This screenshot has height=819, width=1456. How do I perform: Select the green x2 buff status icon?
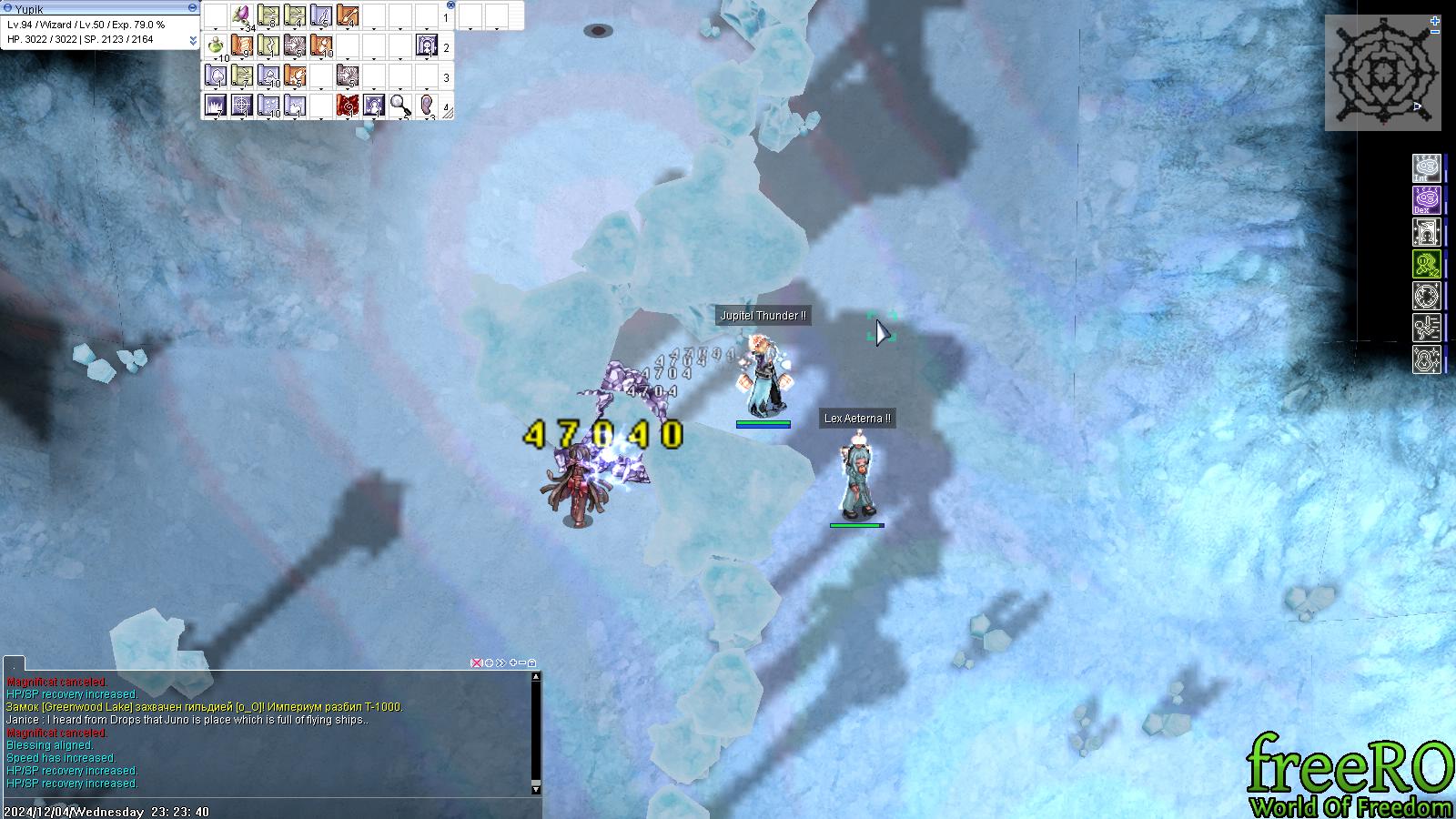[x=1425, y=264]
